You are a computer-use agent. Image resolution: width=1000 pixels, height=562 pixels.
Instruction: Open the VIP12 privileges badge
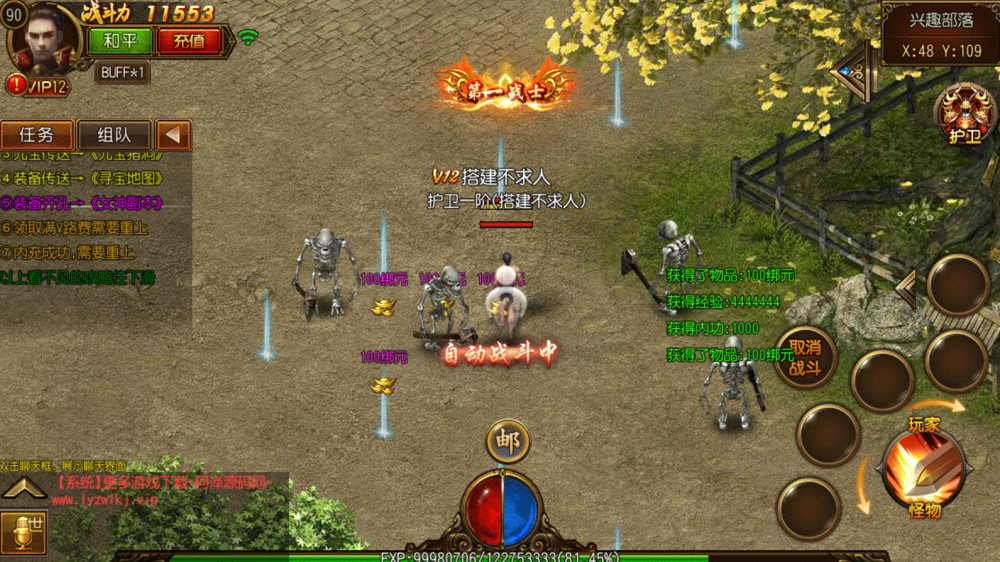coord(38,86)
